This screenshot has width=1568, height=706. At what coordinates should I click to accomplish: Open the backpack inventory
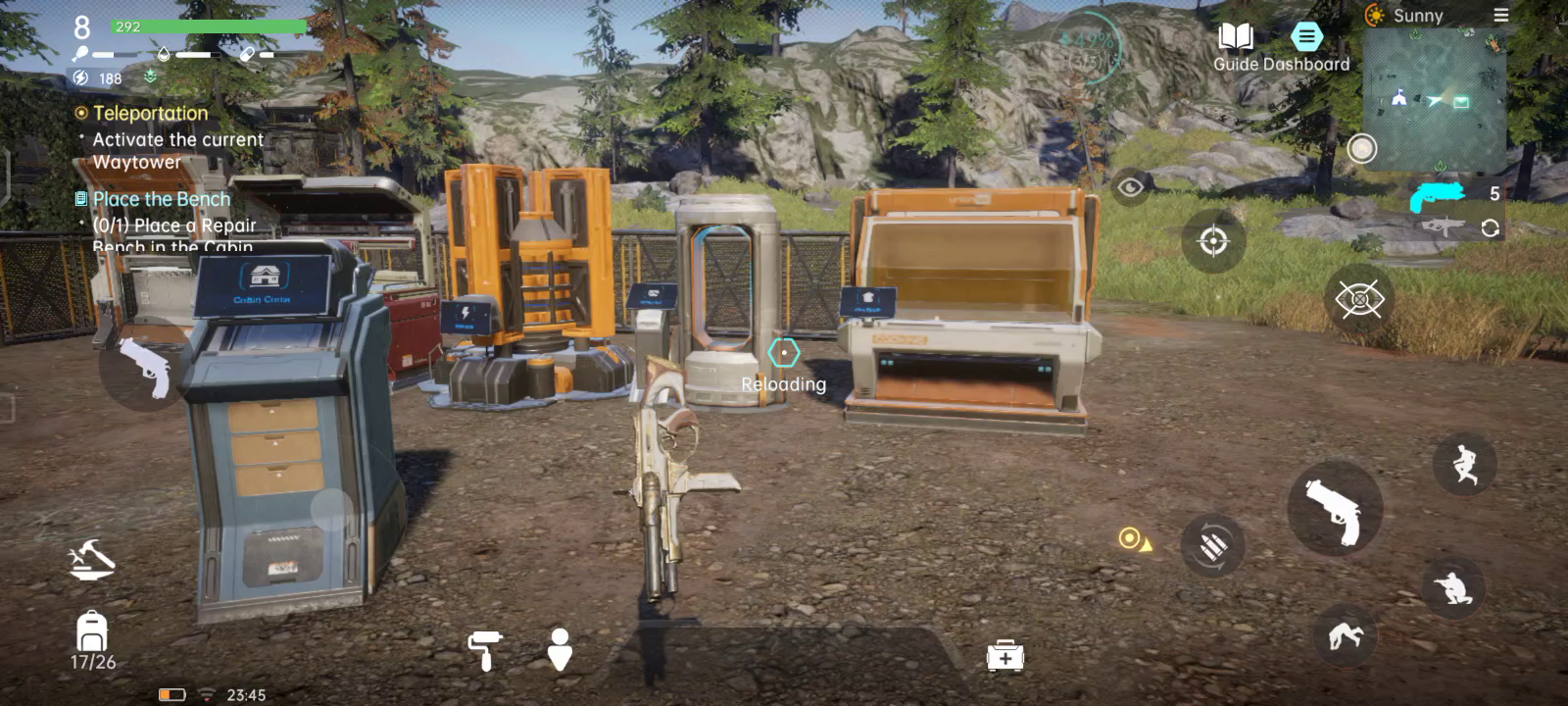(92, 631)
